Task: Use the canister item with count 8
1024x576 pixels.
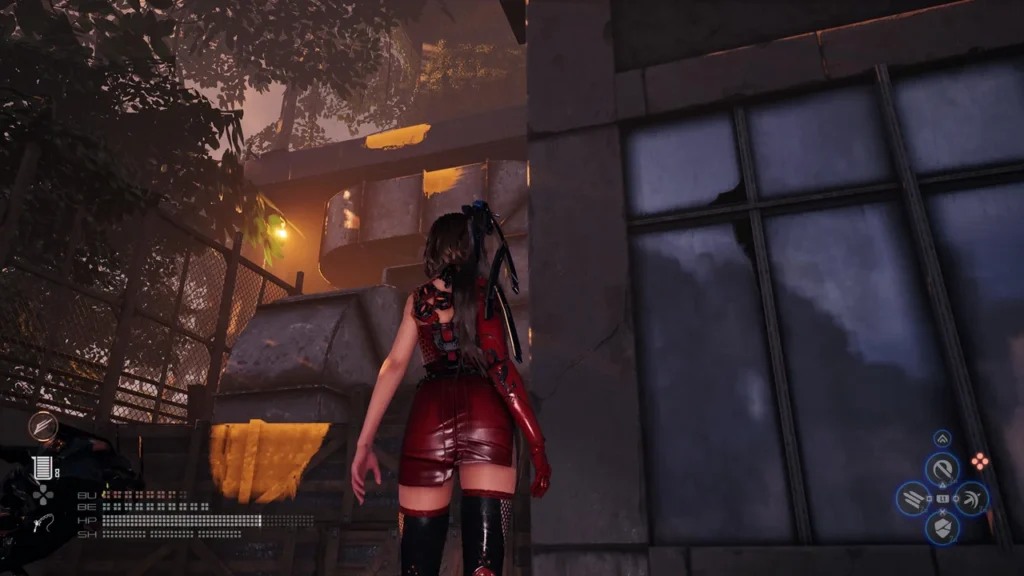Action: click(41, 467)
